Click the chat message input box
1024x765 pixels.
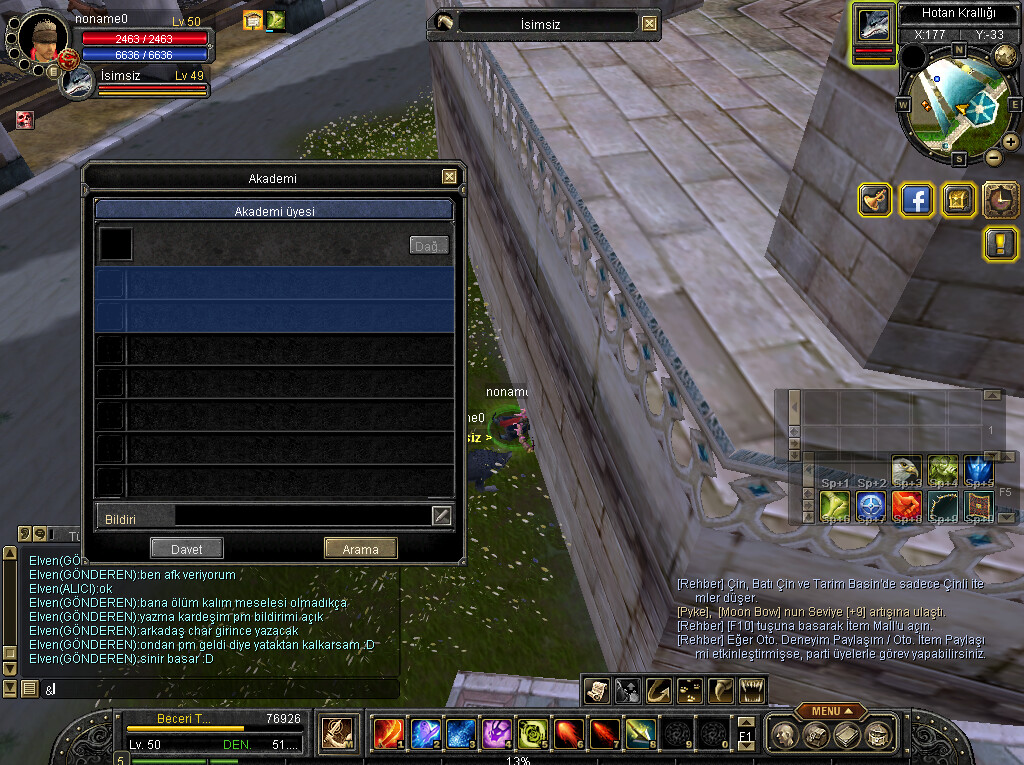coord(220,689)
